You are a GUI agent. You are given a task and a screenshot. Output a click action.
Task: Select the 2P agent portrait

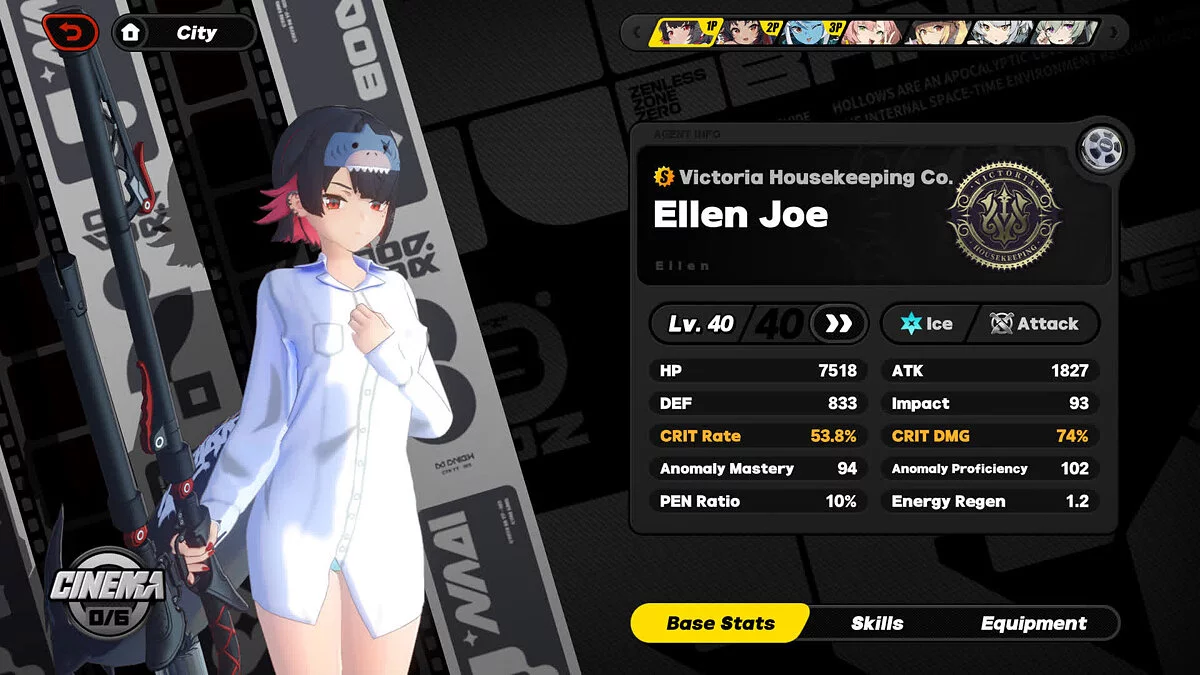748,33
